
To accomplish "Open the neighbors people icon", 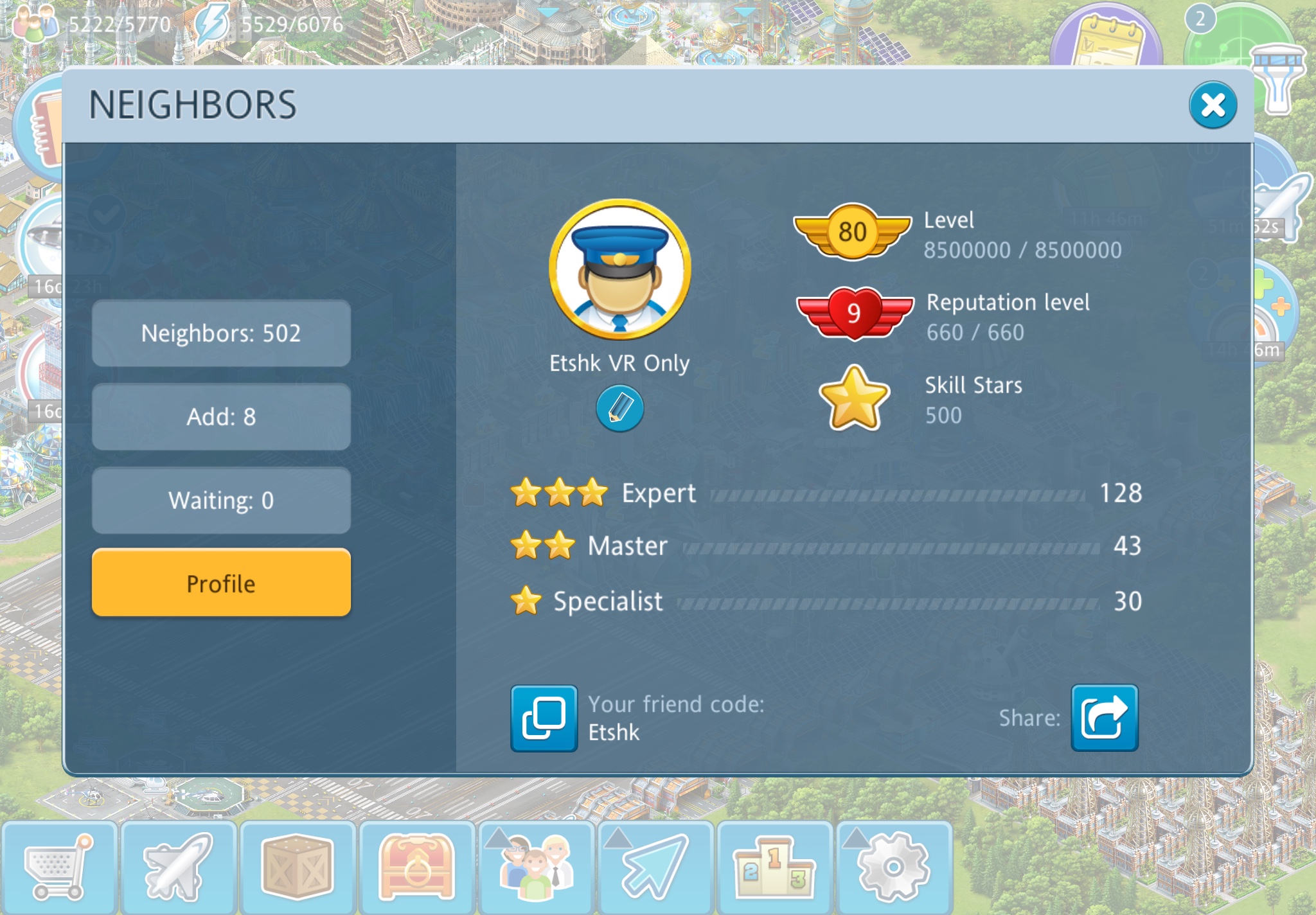I will [x=536, y=867].
